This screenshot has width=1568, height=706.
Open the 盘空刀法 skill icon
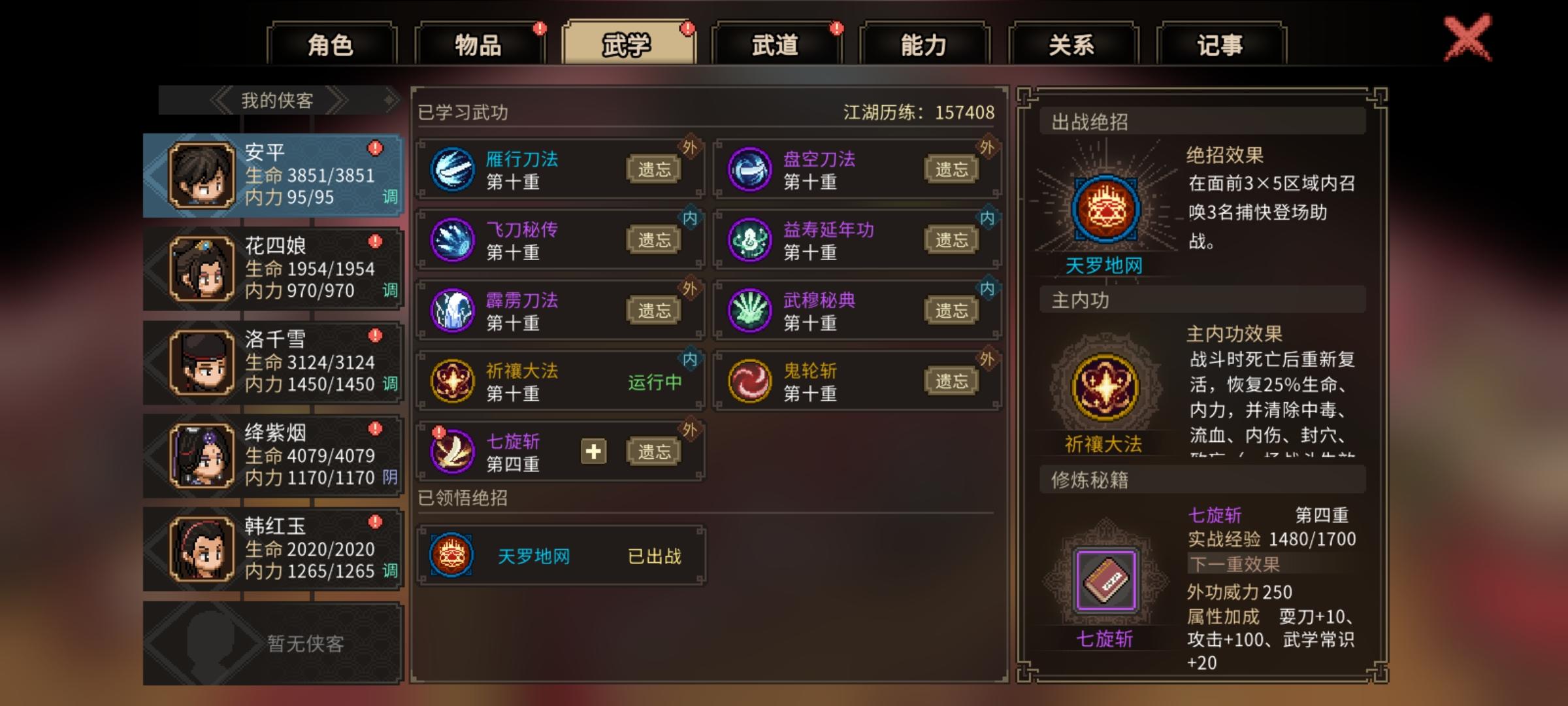749,169
